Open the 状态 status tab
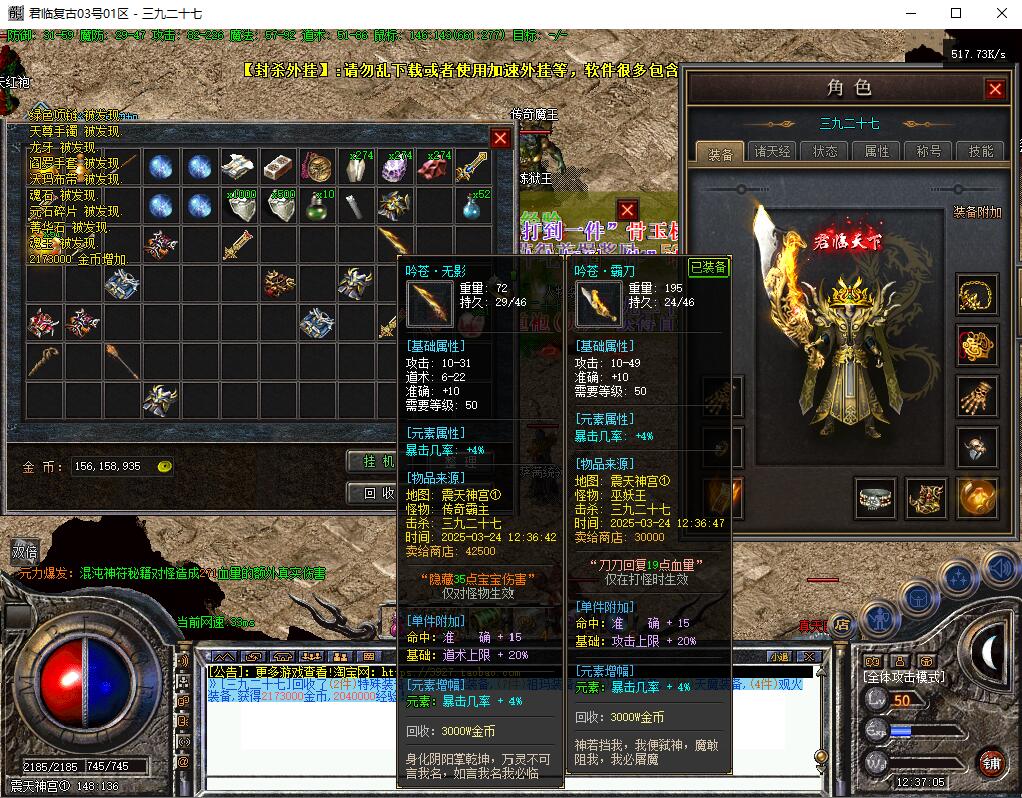 (x=825, y=152)
